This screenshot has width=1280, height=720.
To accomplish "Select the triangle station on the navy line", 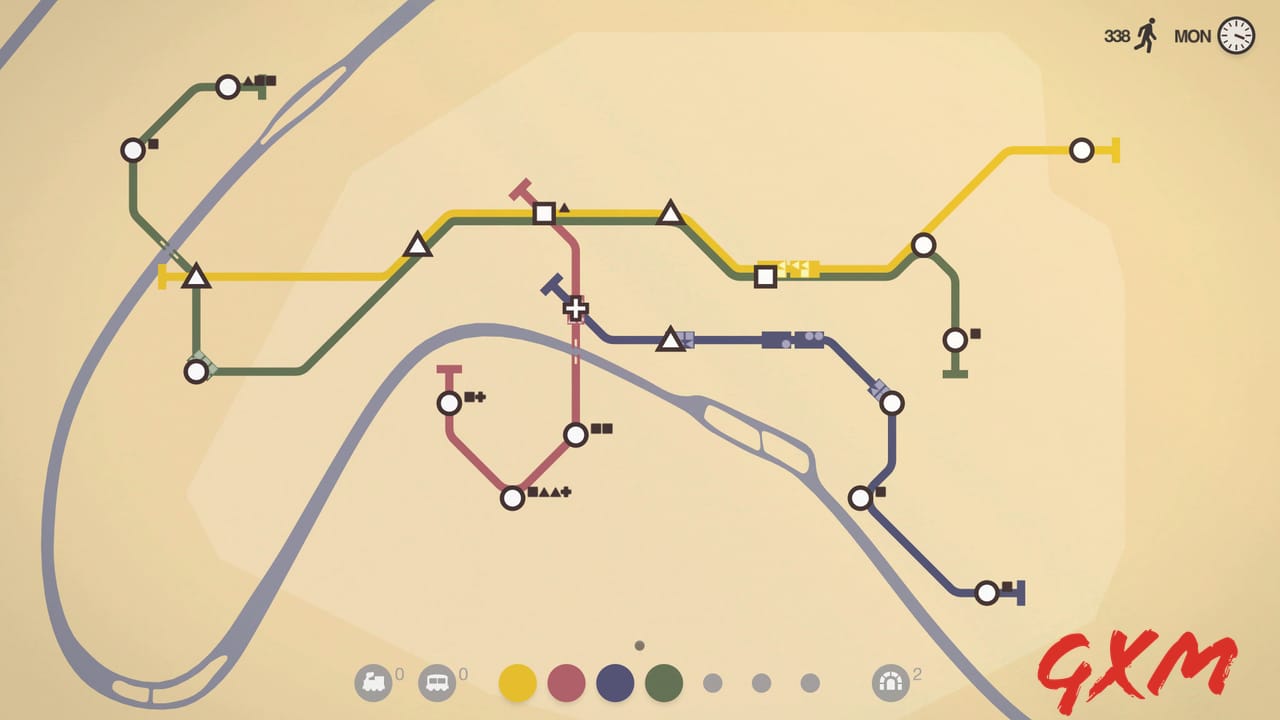I will click(670, 340).
